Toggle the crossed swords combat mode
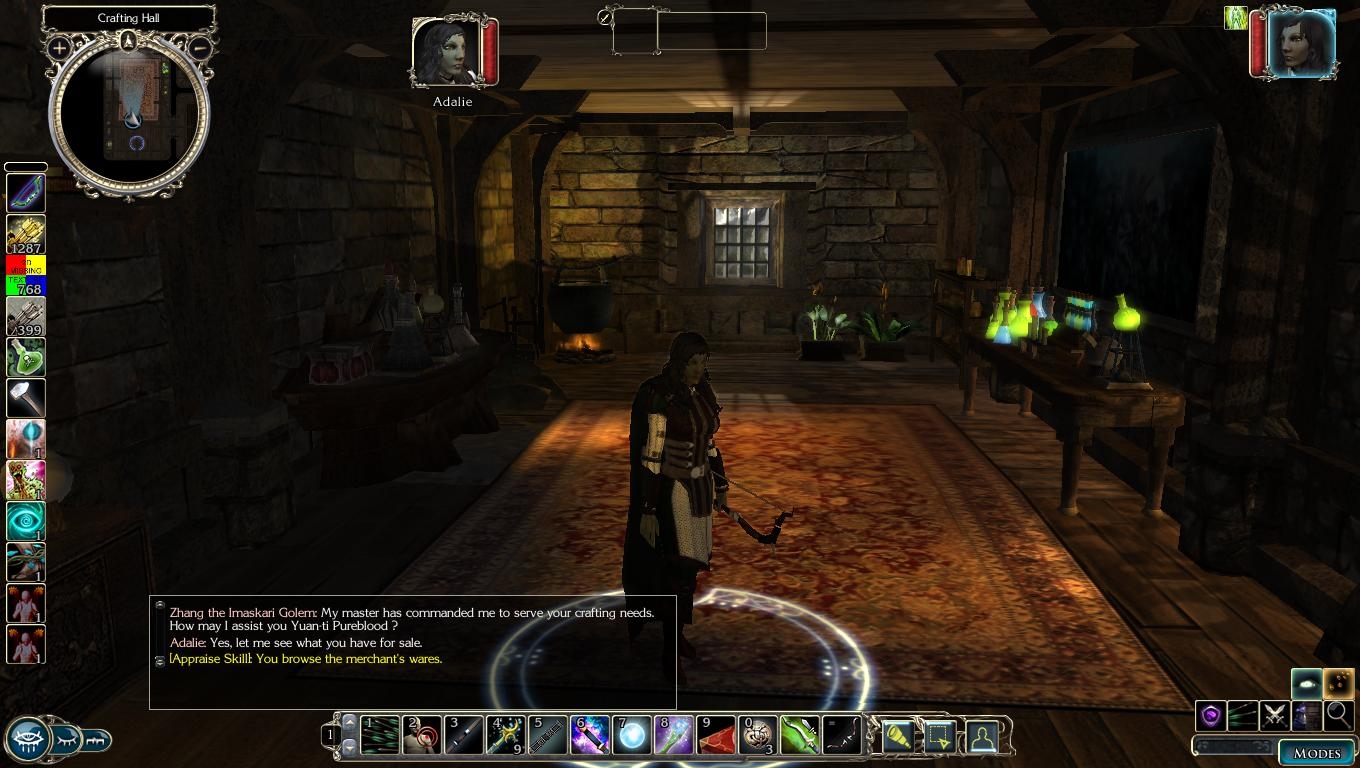This screenshot has height=768, width=1360. (x=1274, y=715)
